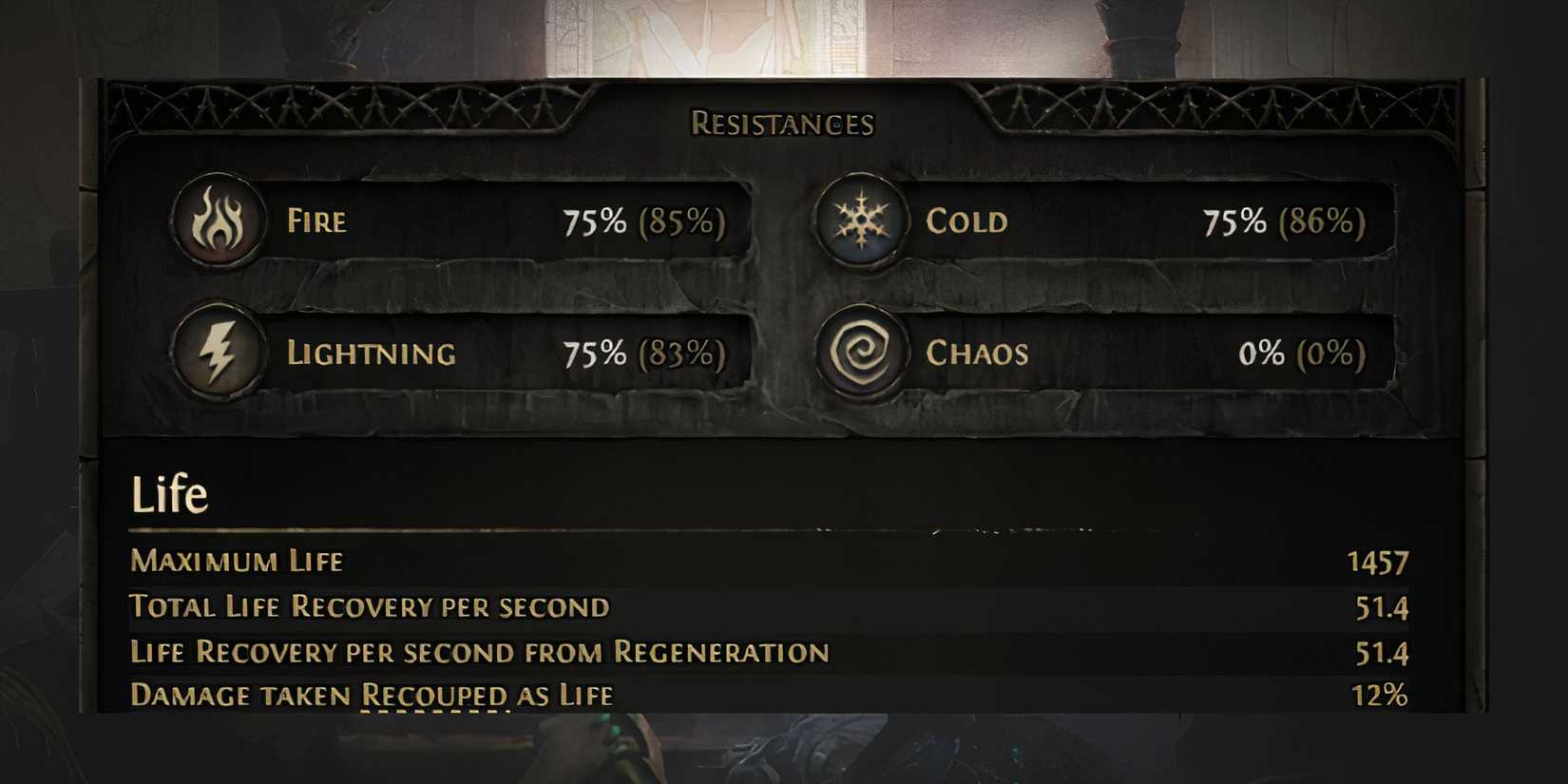Expand the Life section header
Screen dimensions: 1568x784
pos(169,492)
